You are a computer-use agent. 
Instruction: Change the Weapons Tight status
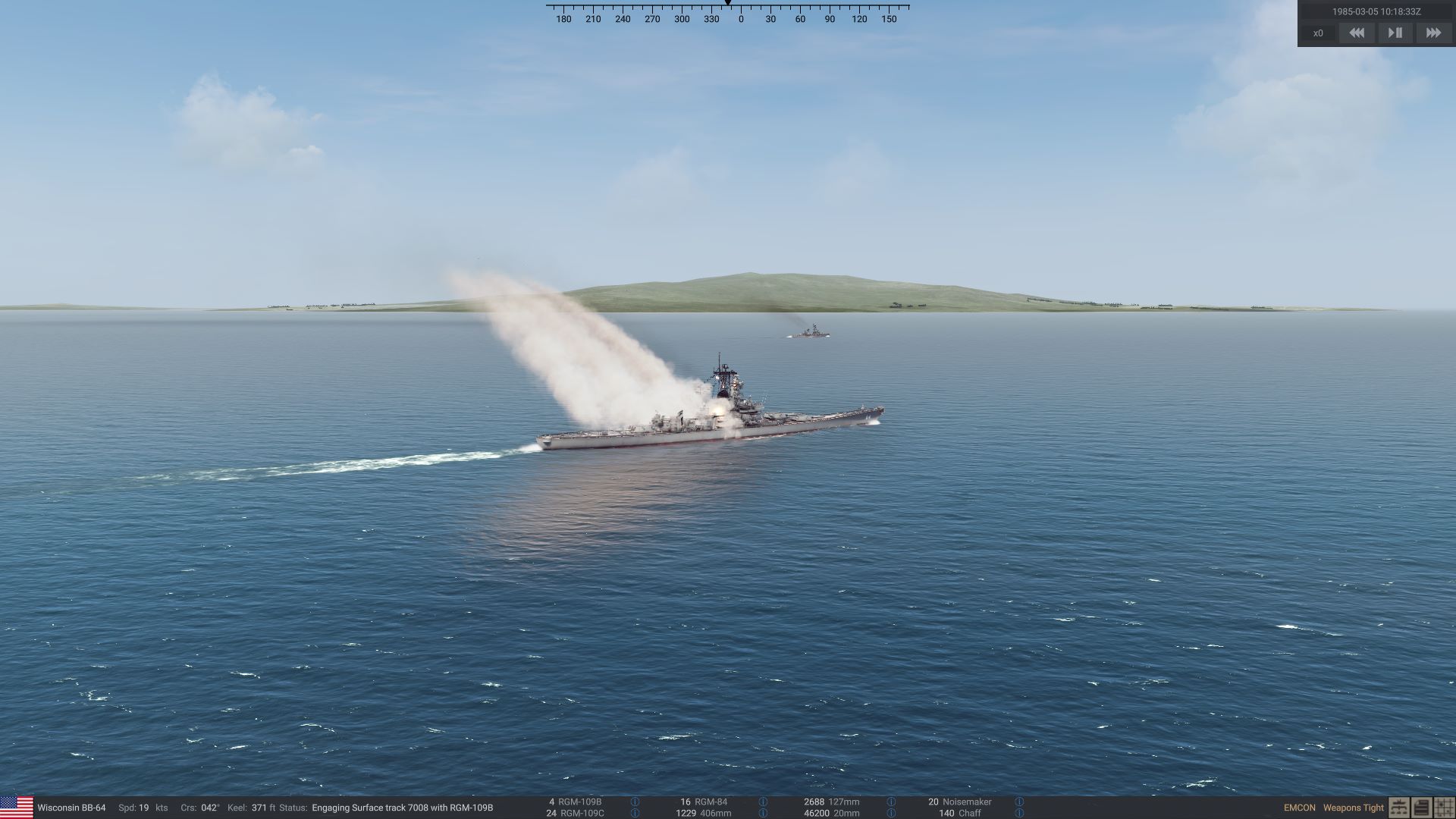pyautogui.click(x=1353, y=808)
